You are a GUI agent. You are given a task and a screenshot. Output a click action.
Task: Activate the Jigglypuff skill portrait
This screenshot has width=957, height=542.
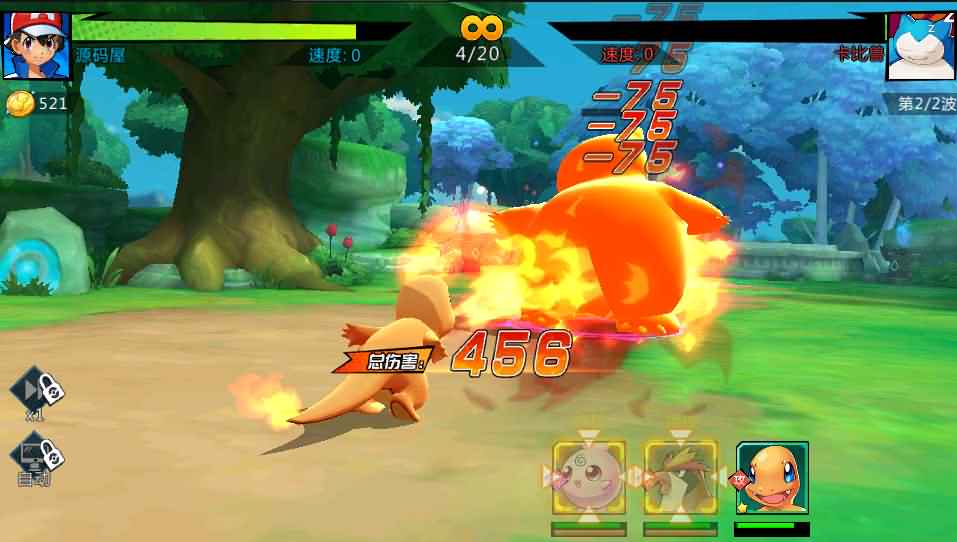point(589,477)
